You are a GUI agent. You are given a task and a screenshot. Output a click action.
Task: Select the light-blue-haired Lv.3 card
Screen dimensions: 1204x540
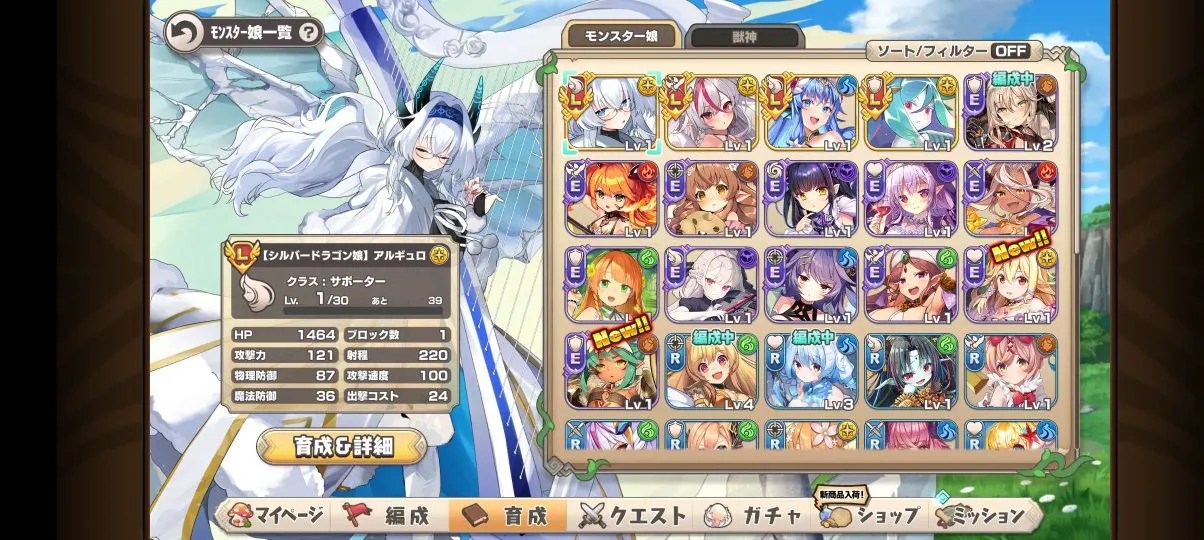tap(812, 371)
